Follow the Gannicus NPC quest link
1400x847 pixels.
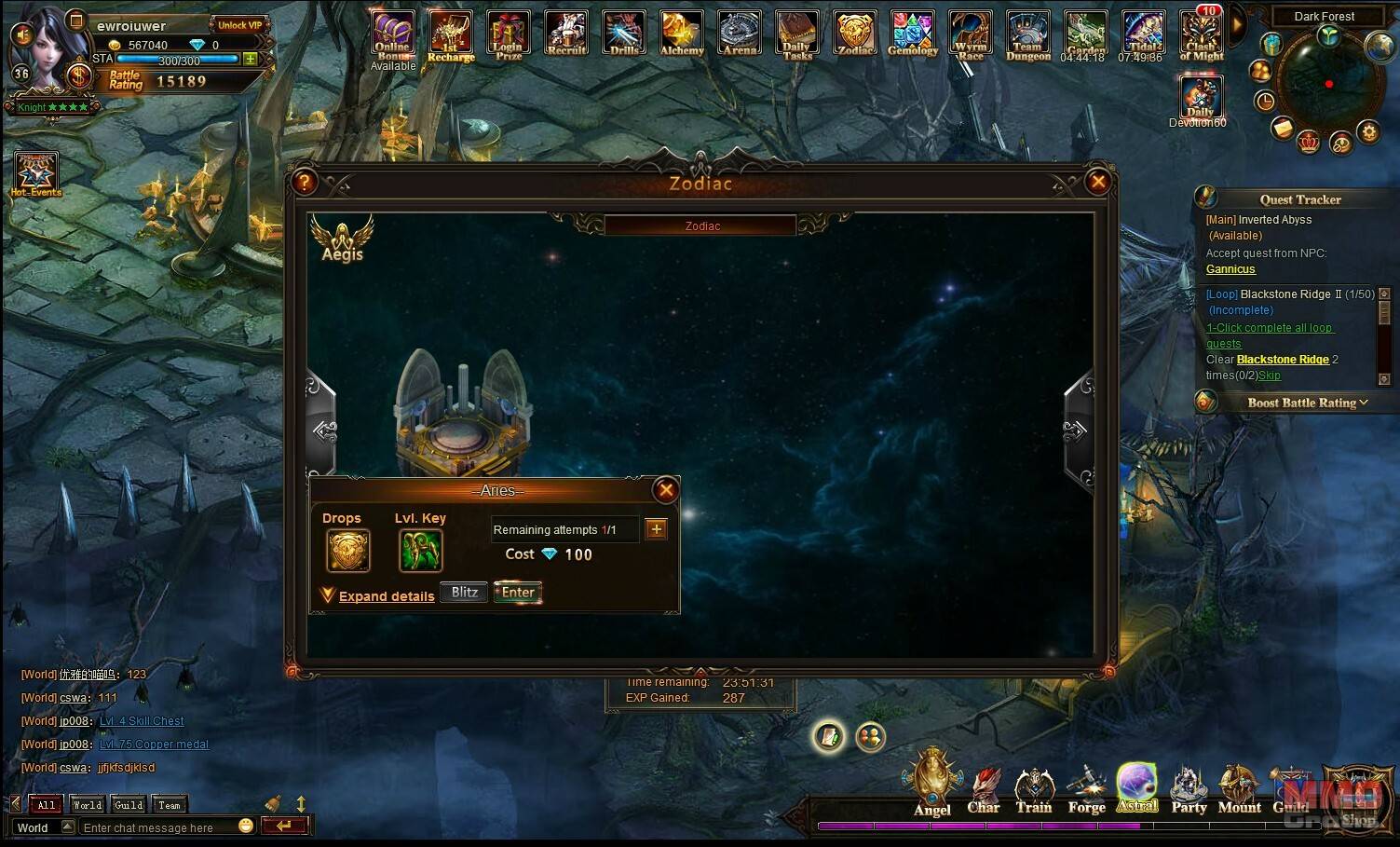click(x=1230, y=269)
